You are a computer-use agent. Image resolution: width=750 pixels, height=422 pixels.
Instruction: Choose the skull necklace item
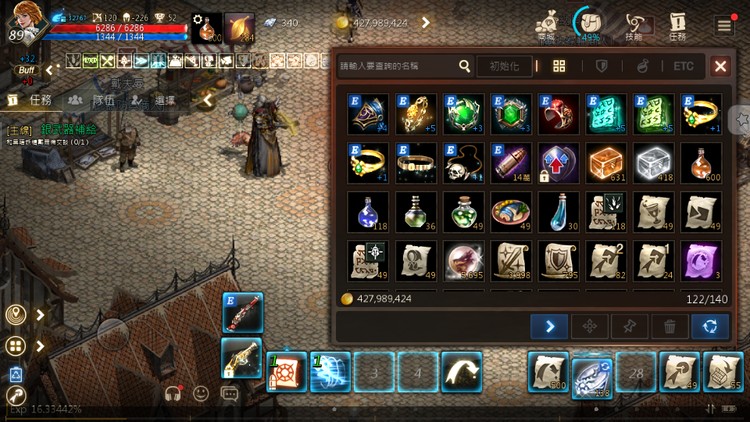[x=464, y=162]
